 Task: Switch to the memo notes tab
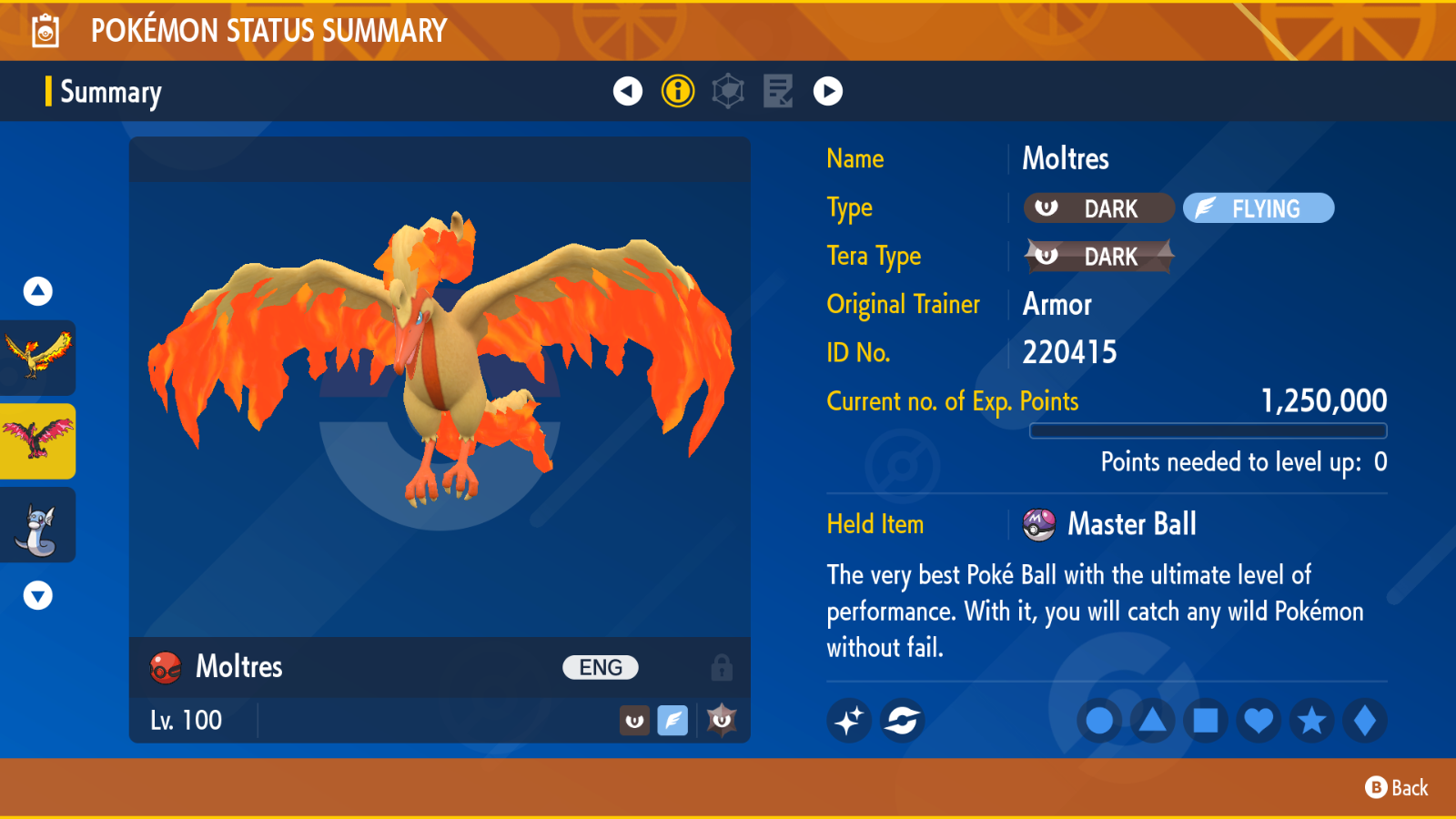pyautogui.click(x=778, y=91)
